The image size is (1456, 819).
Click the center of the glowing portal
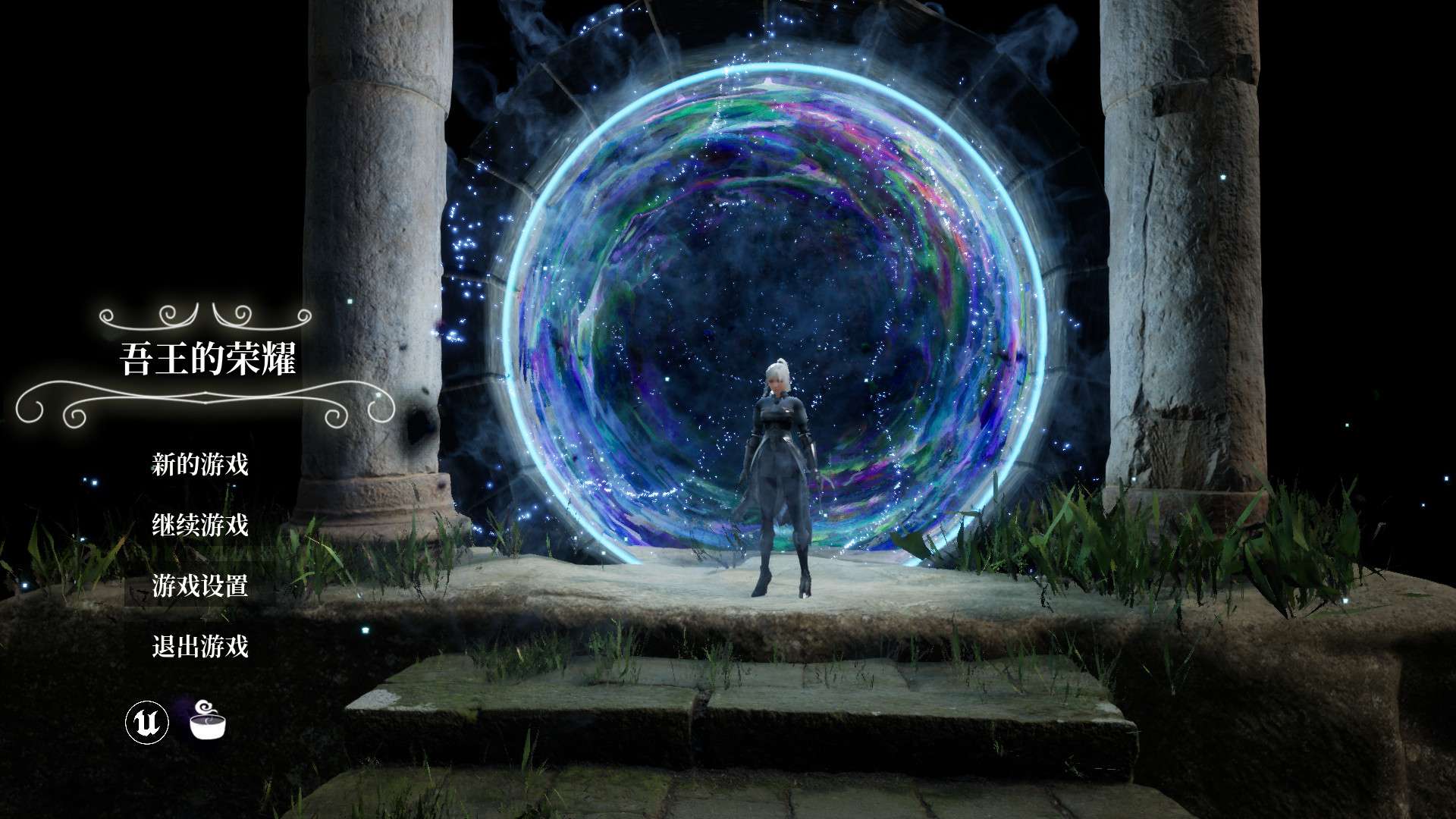[x=773, y=303]
